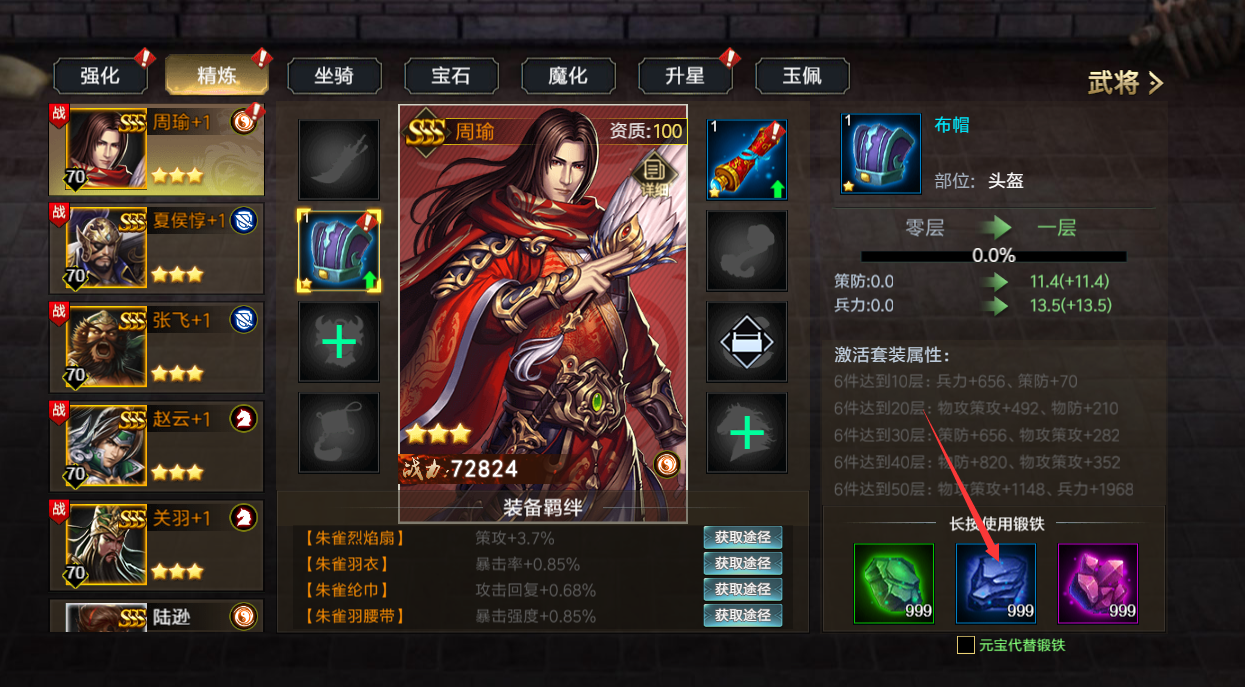Use the blue forging iron

pos(996,583)
